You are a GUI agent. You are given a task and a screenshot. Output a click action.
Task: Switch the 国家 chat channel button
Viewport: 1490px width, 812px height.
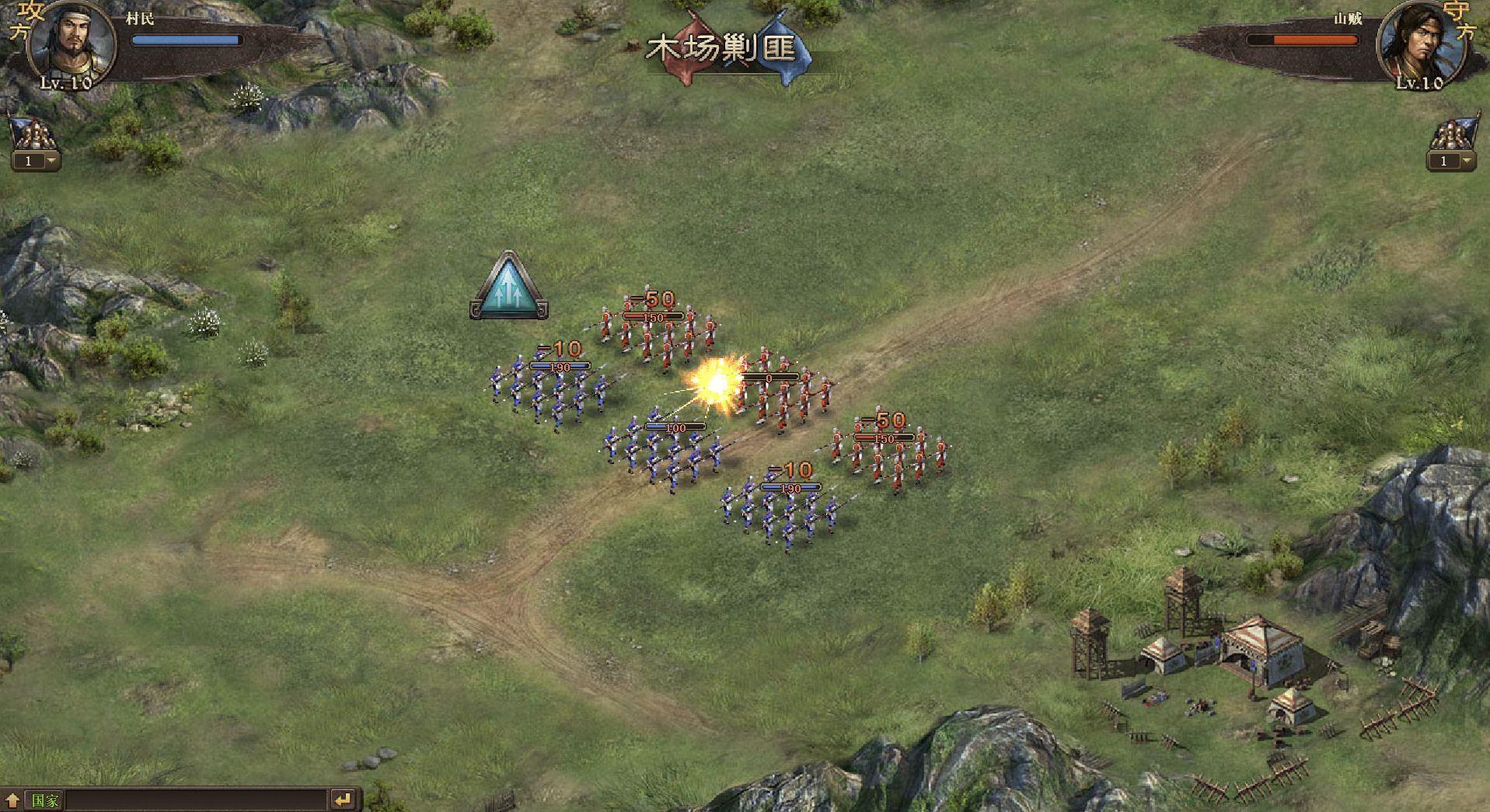(44, 800)
